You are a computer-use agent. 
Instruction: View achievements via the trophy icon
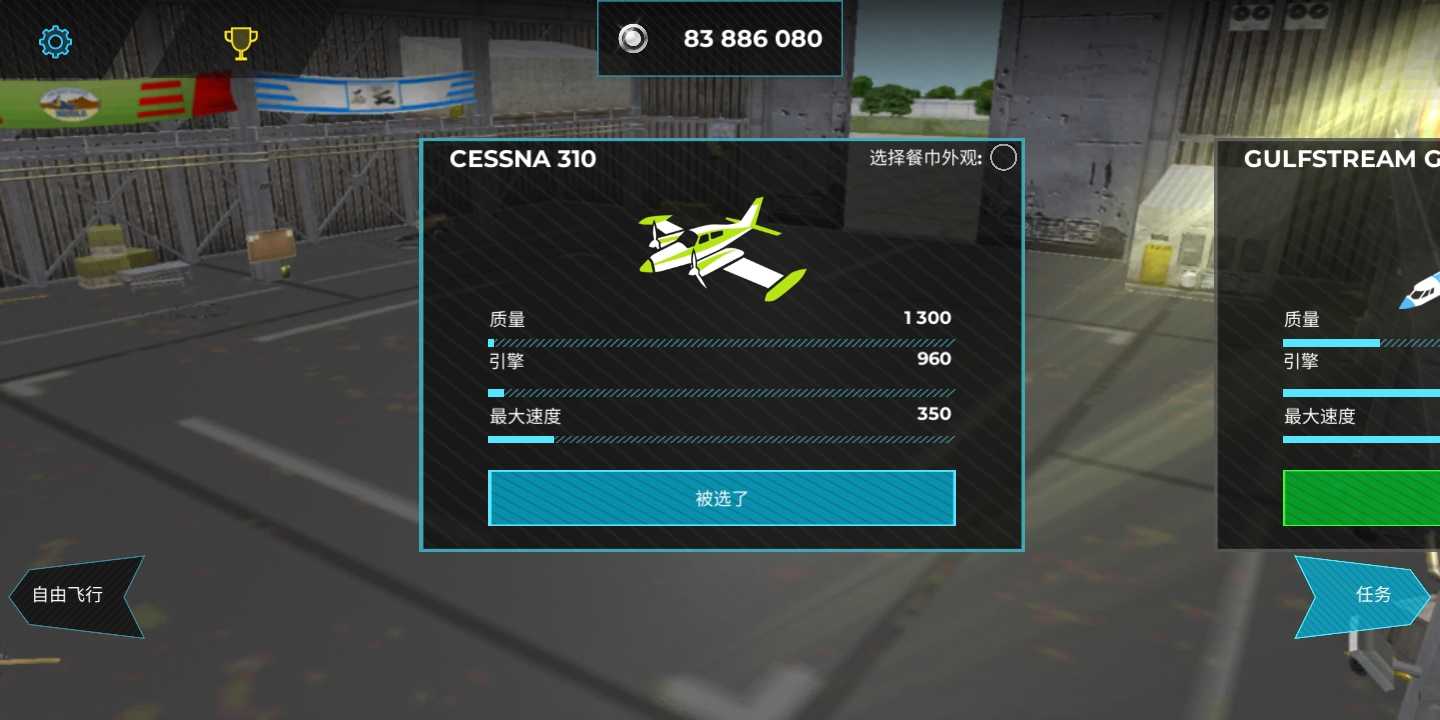[x=240, y=41]
